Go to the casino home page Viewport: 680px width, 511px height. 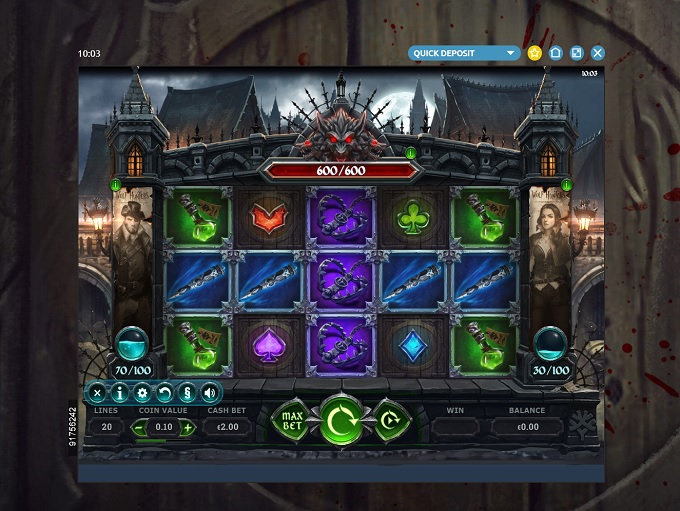pos(555,53)
